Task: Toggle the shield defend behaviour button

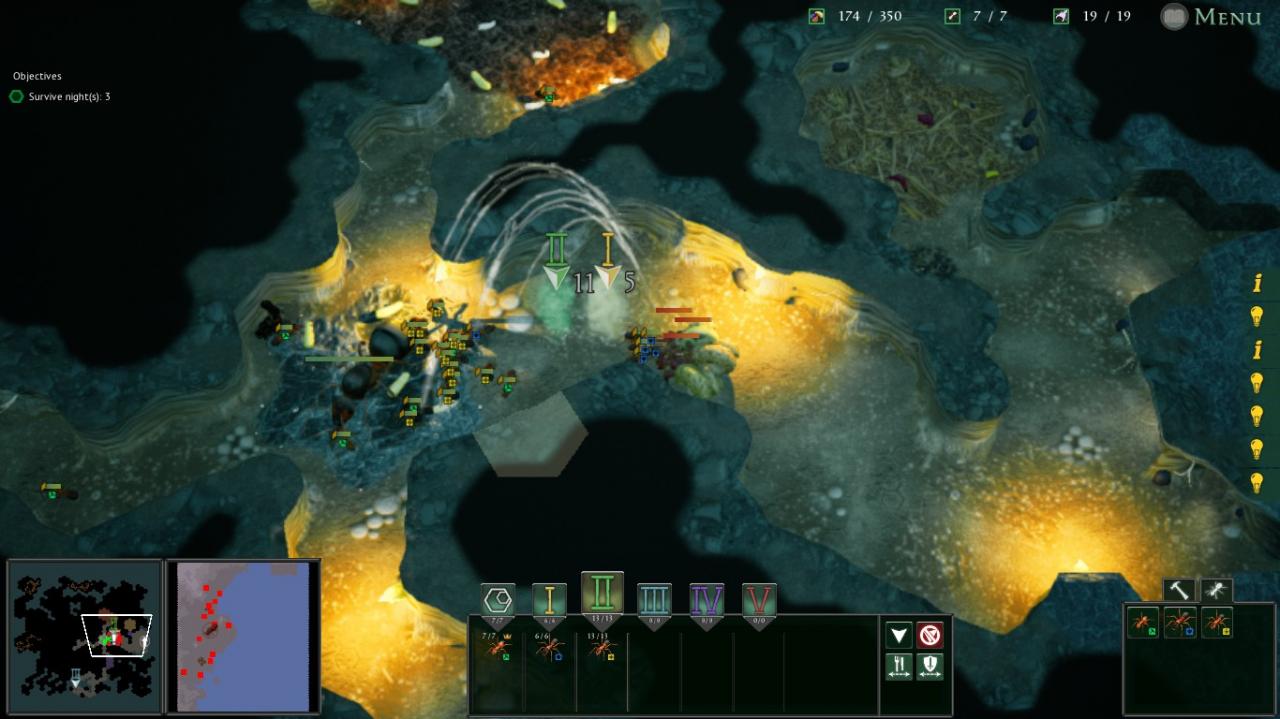Action: click(x=930, y=667)
